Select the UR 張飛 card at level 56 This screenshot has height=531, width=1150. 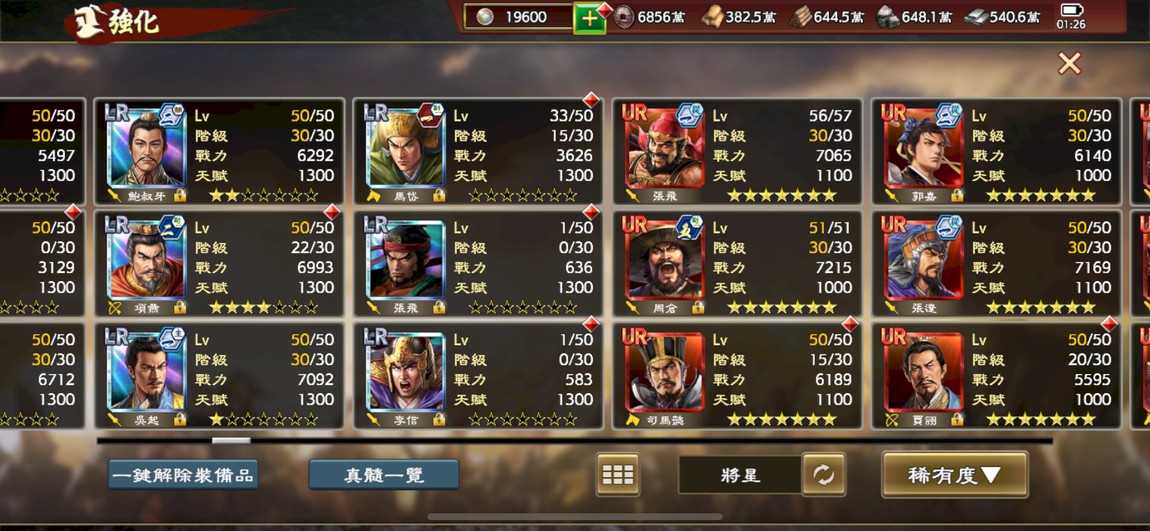737,151
